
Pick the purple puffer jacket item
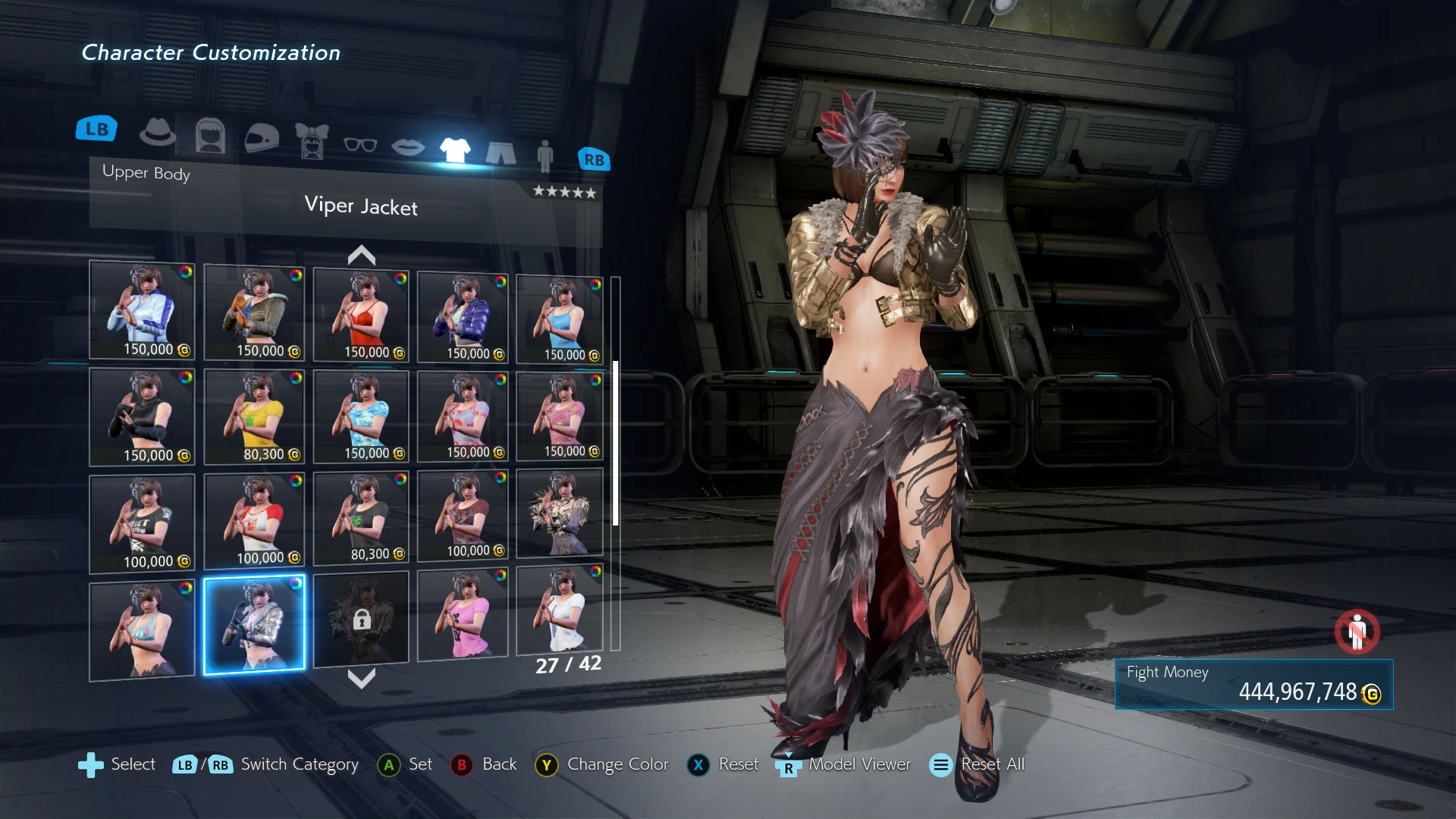point(463,317)
